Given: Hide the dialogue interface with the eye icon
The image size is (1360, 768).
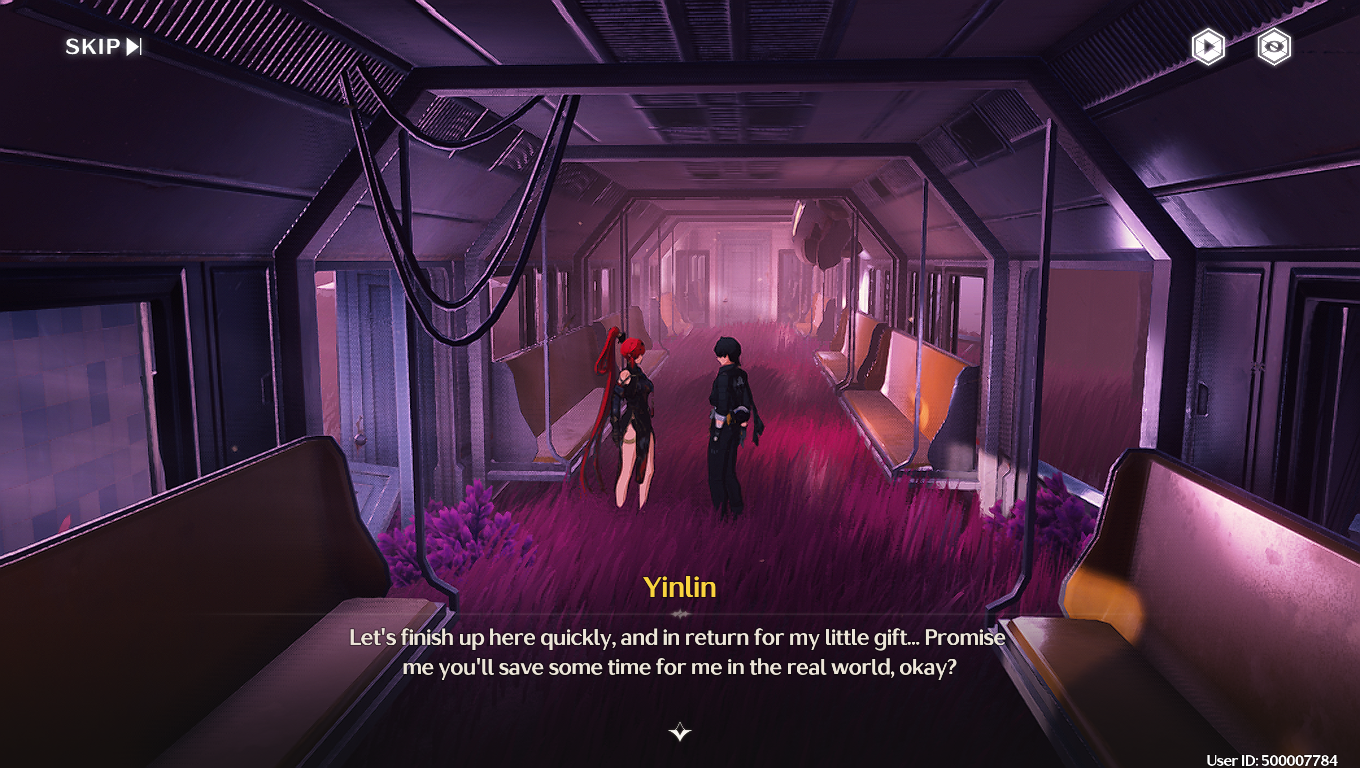Looking at the screenshot, I should click(1273, 47).
